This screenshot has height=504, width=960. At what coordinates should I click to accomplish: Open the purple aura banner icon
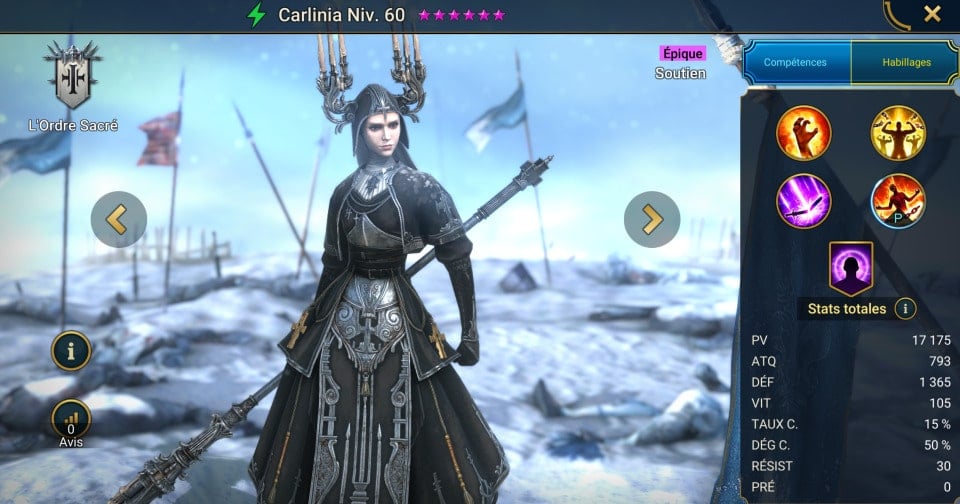click(851, 268)
